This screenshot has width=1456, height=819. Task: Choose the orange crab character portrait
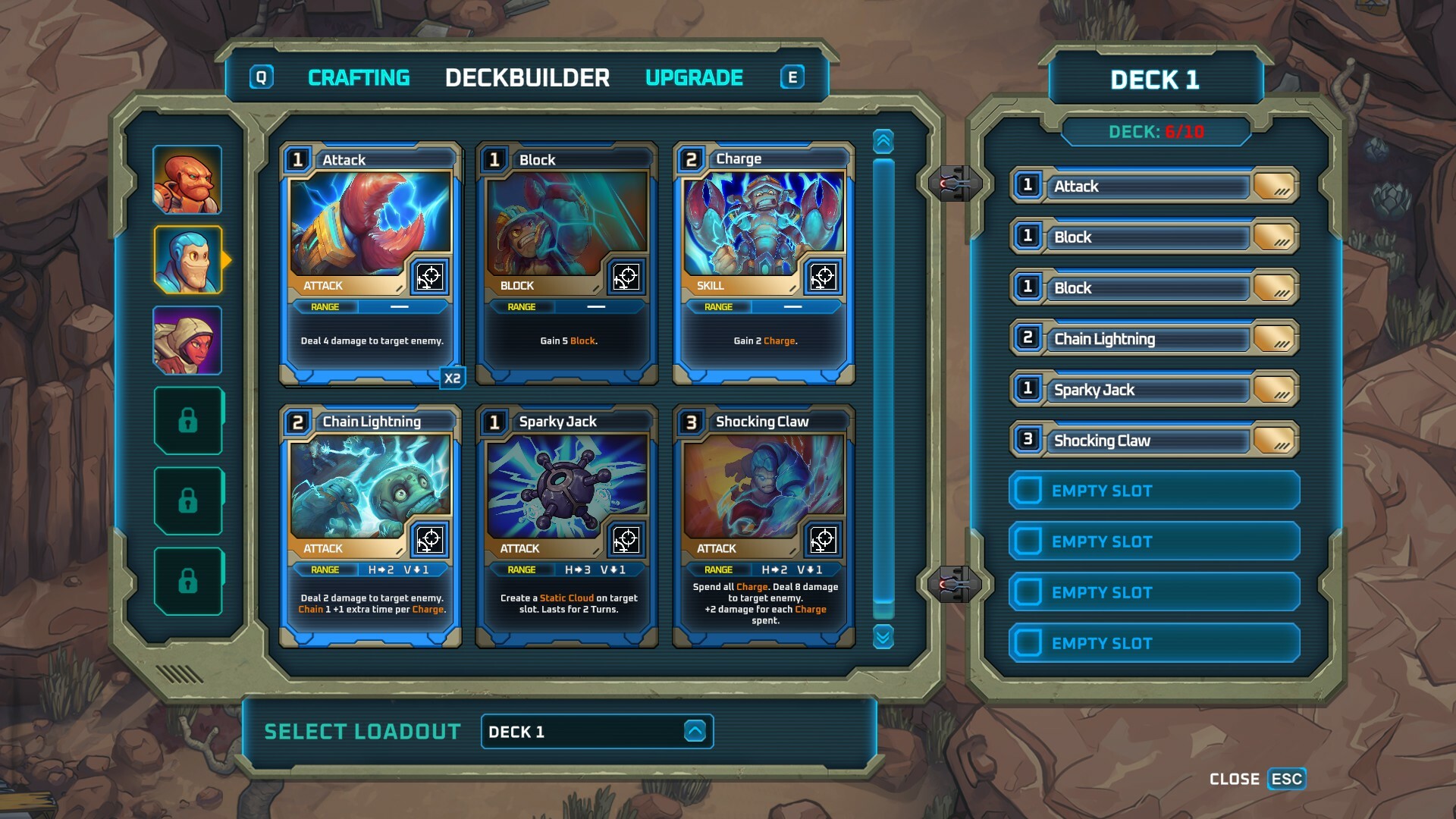tap(187, 180)
